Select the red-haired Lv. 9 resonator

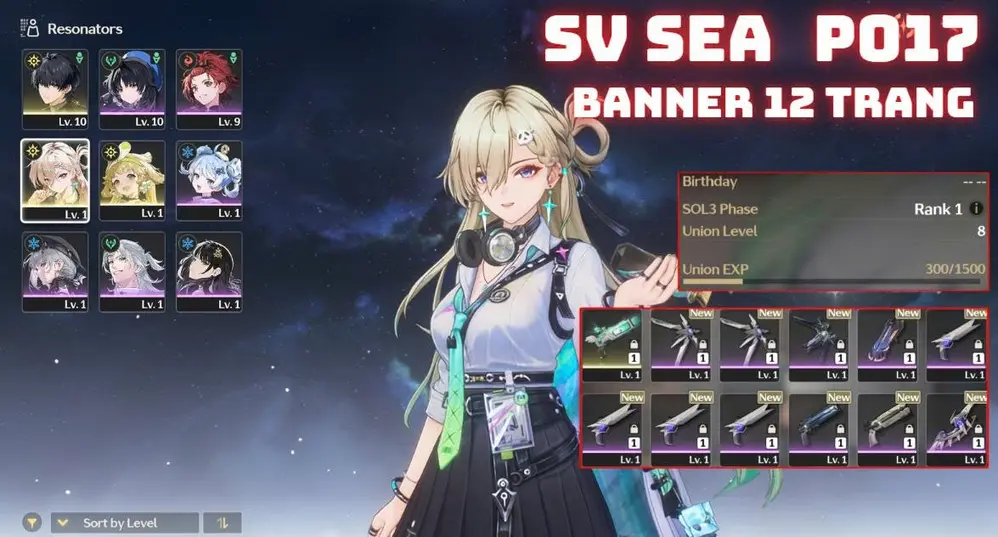(x=209, y=89)
